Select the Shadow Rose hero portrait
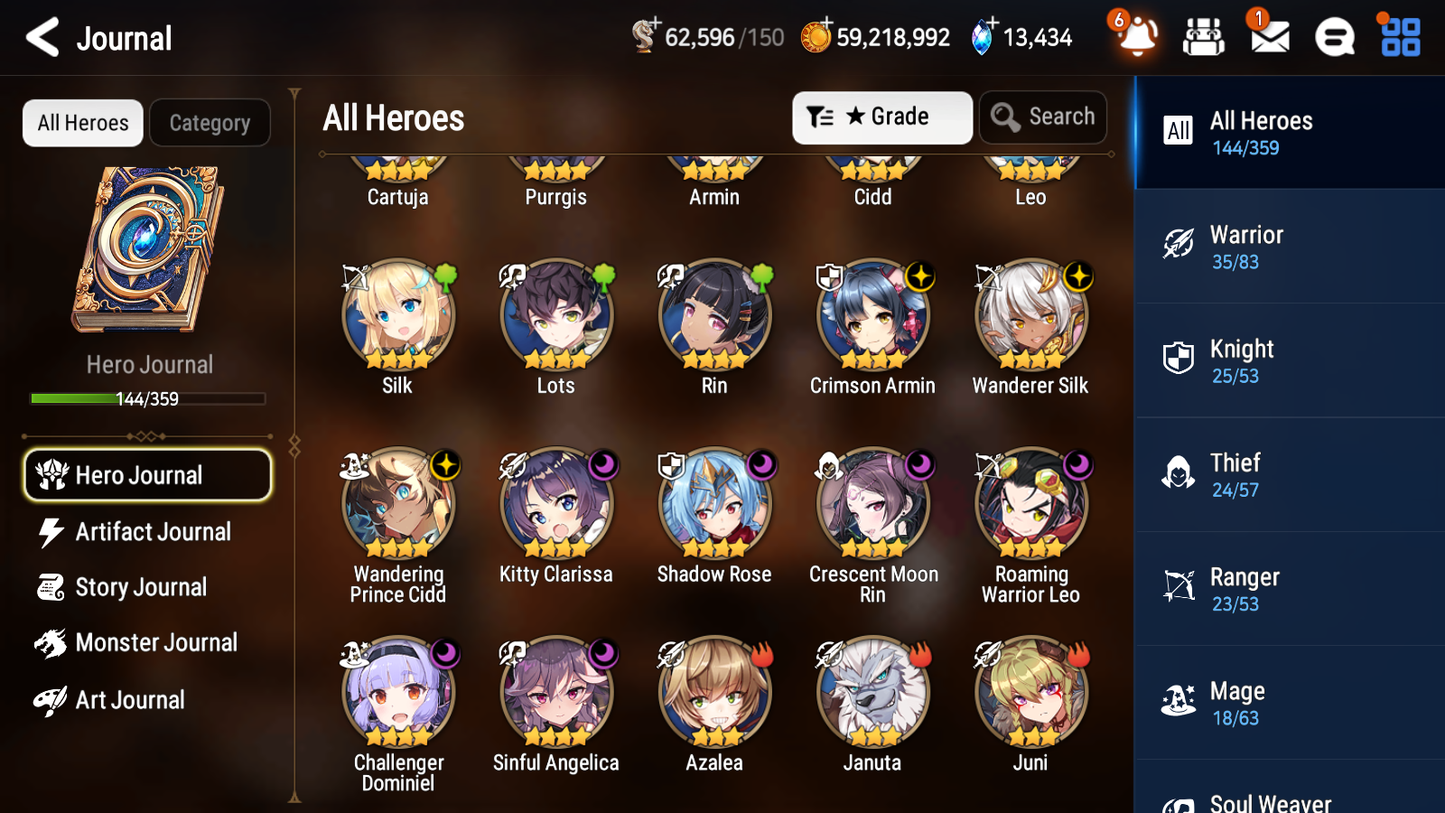Image resolution: width=1445 pixels, height=813 pixels. point(714,503)
